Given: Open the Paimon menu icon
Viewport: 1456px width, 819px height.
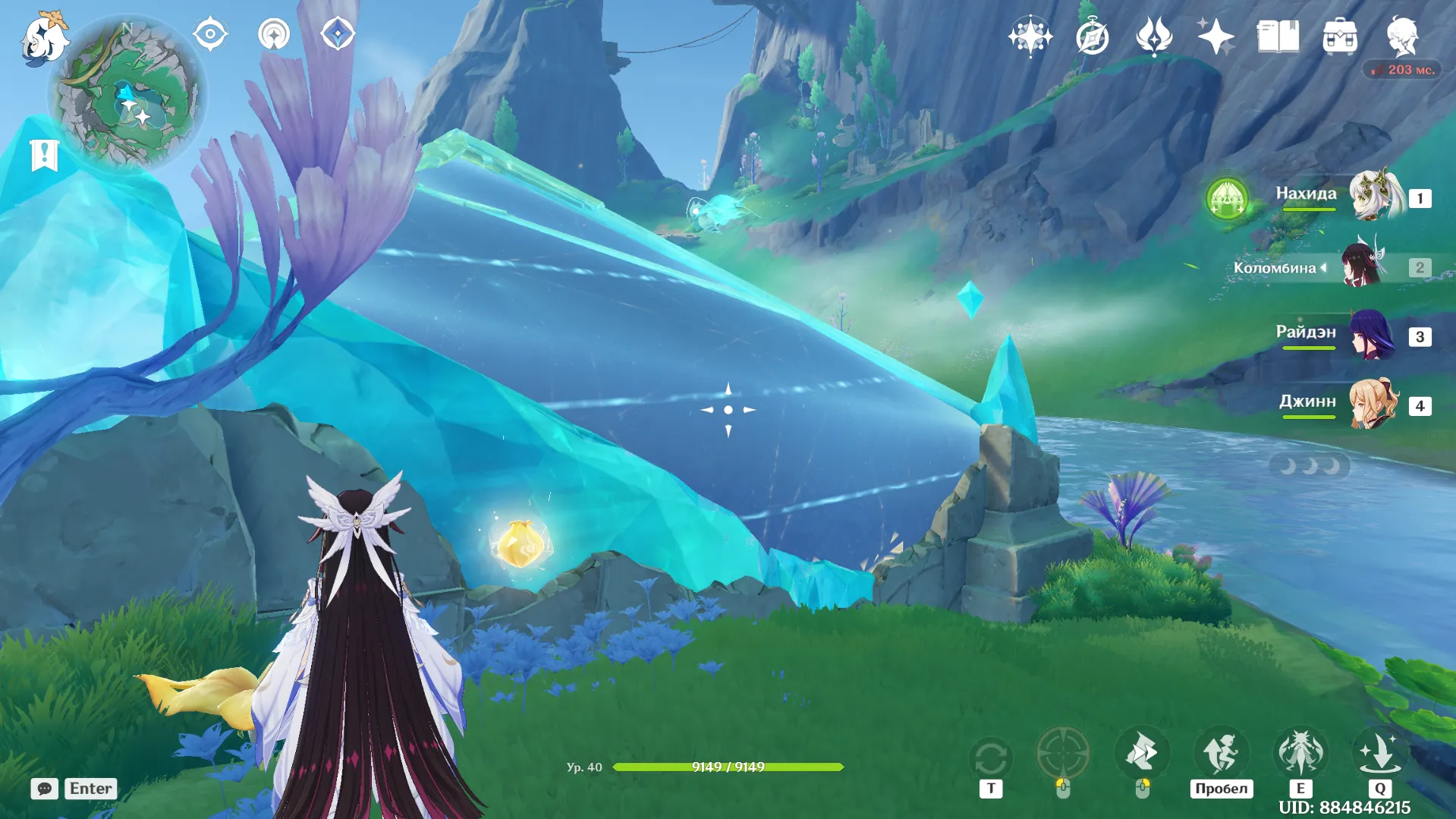Looking at the screenshot, I should point(44,38).
